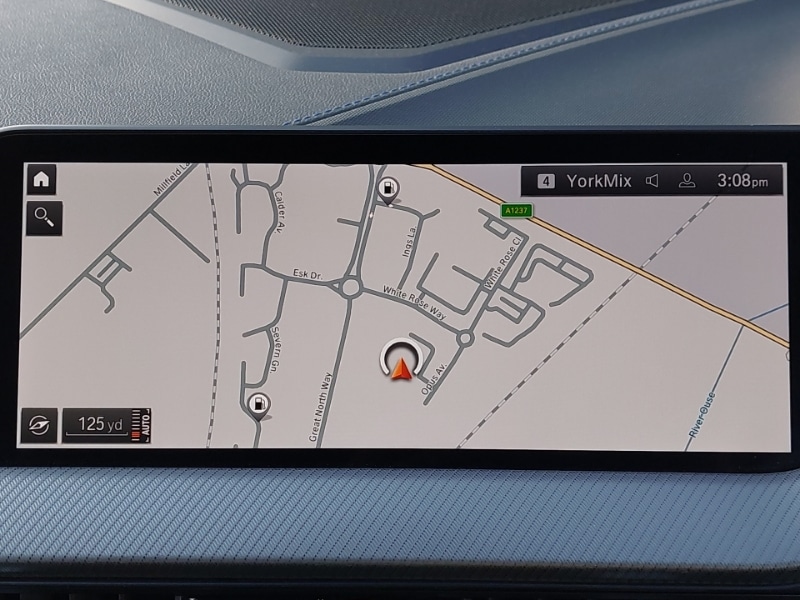800x600 pixels.
Task: Tap the orange vehicle position arrow
Action: [x=402, y=371]
